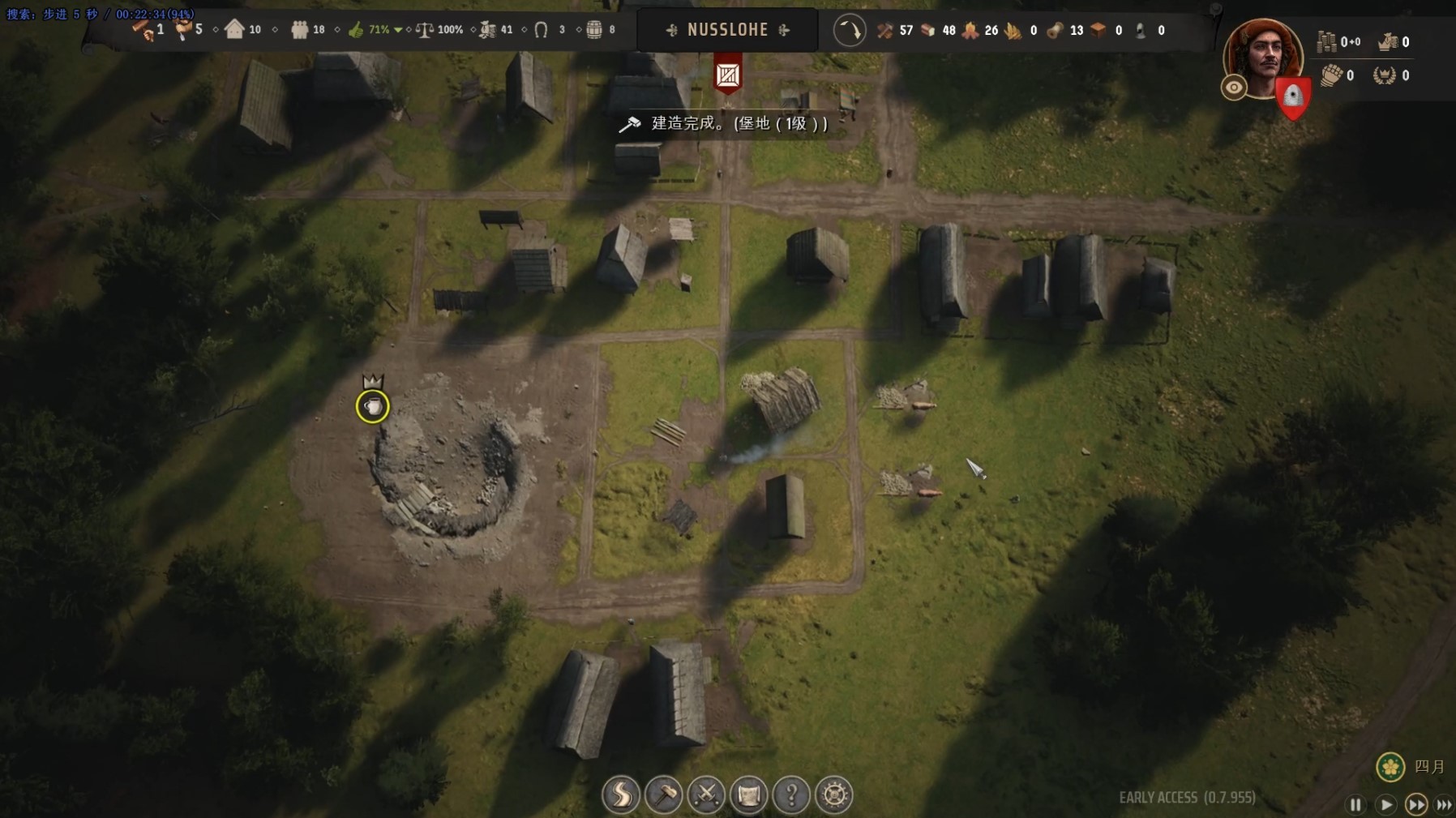Select the NUSSLOHE settlement name banner
Viewport: 1456px width, 818px height.
pyautogui.click(x=727, y=30)
